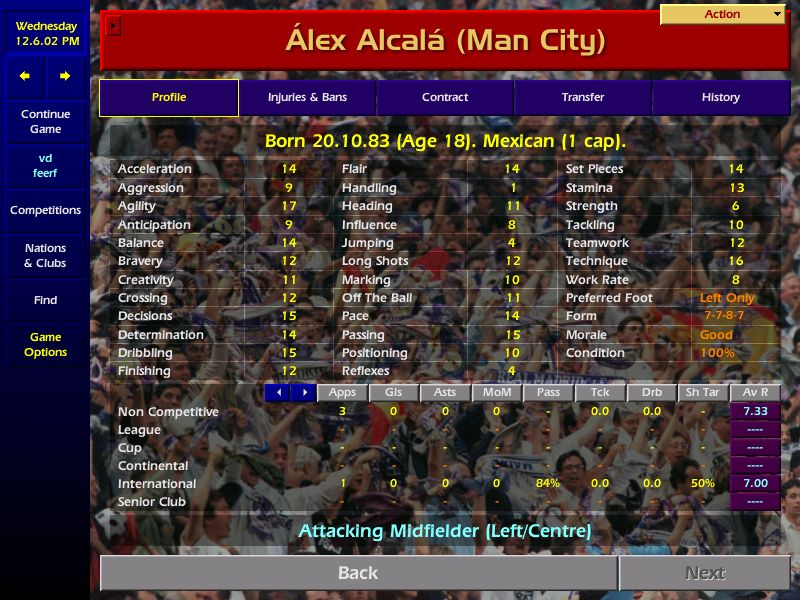Browse Nations & Clubs
The image size is (800, 600).
[45, 256]
